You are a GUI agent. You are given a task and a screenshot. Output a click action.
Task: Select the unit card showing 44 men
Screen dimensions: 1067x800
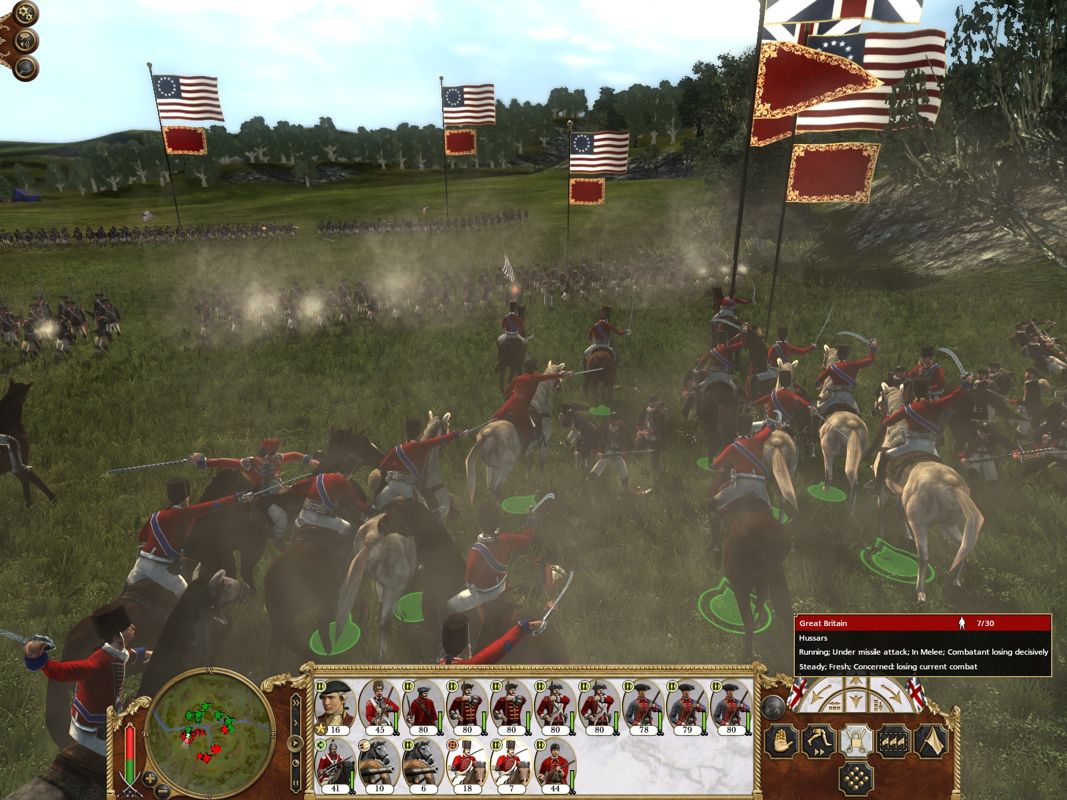[555, 764]
